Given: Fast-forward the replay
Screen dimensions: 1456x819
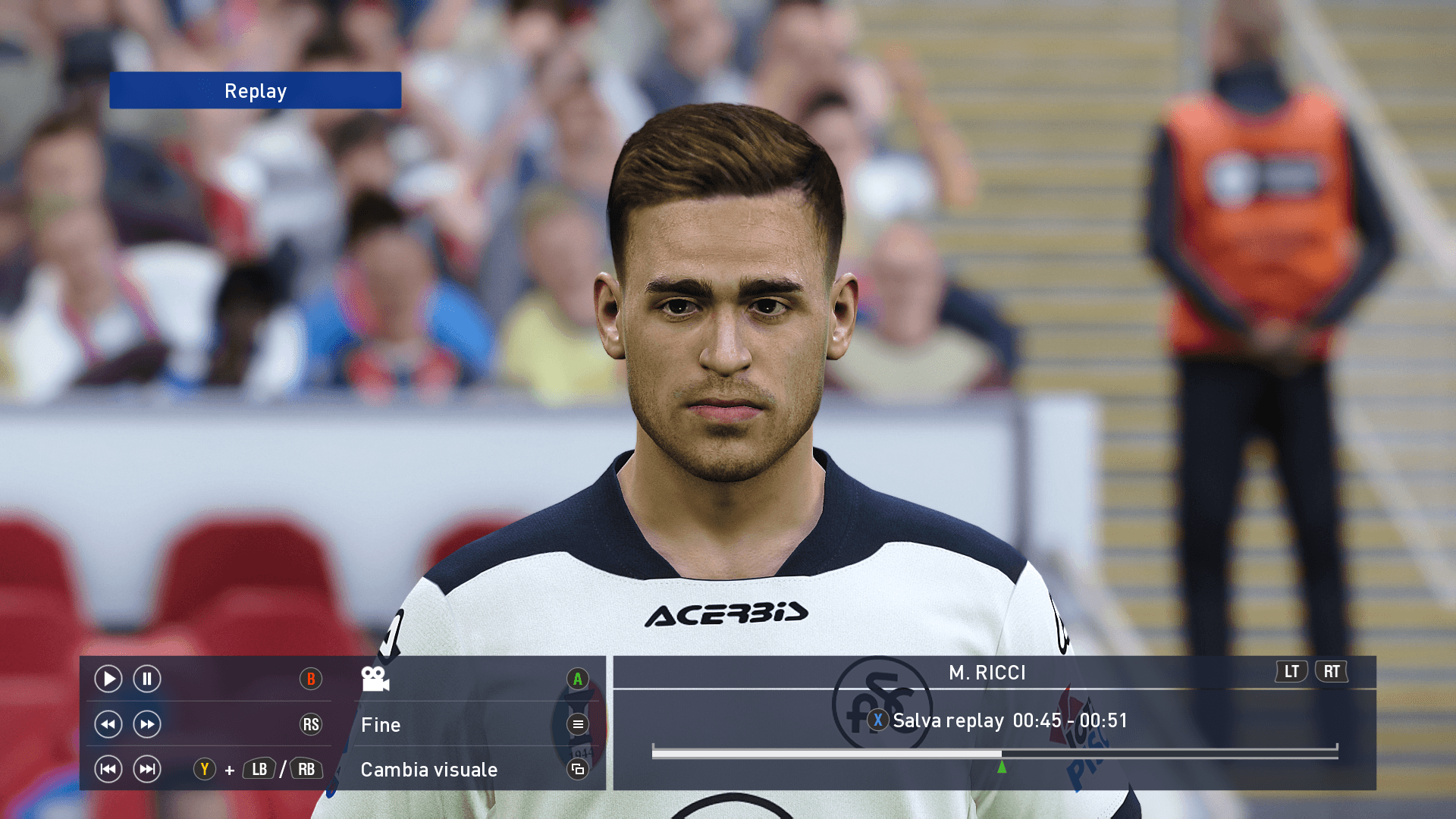Looking at the screenshot, I should (x=147, y=724).
